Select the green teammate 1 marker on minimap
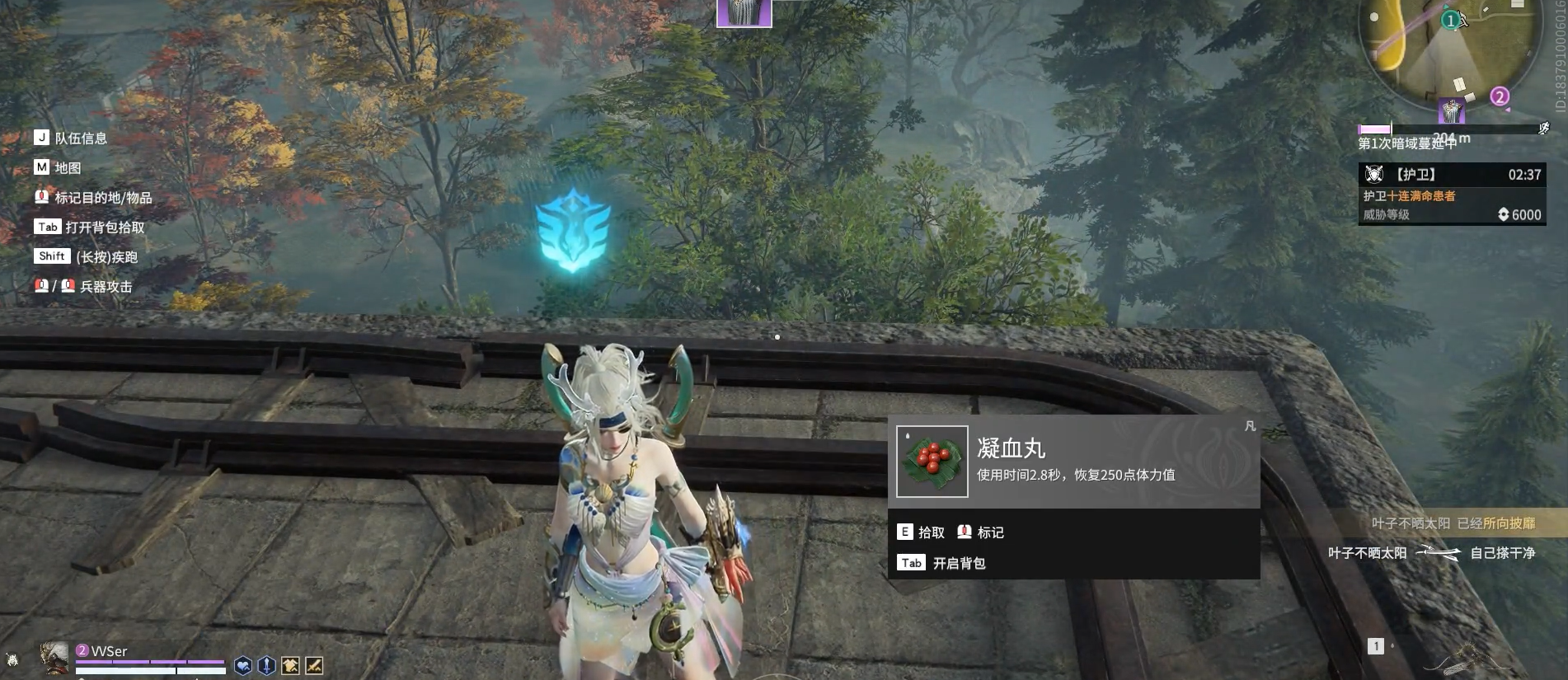This screenshot has height=680, width=1568. 1450,21
